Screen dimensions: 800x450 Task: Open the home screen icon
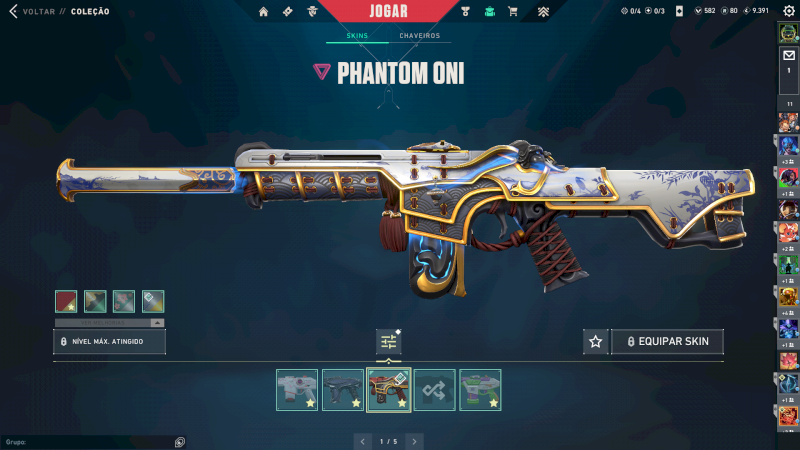tap(264, 12)
